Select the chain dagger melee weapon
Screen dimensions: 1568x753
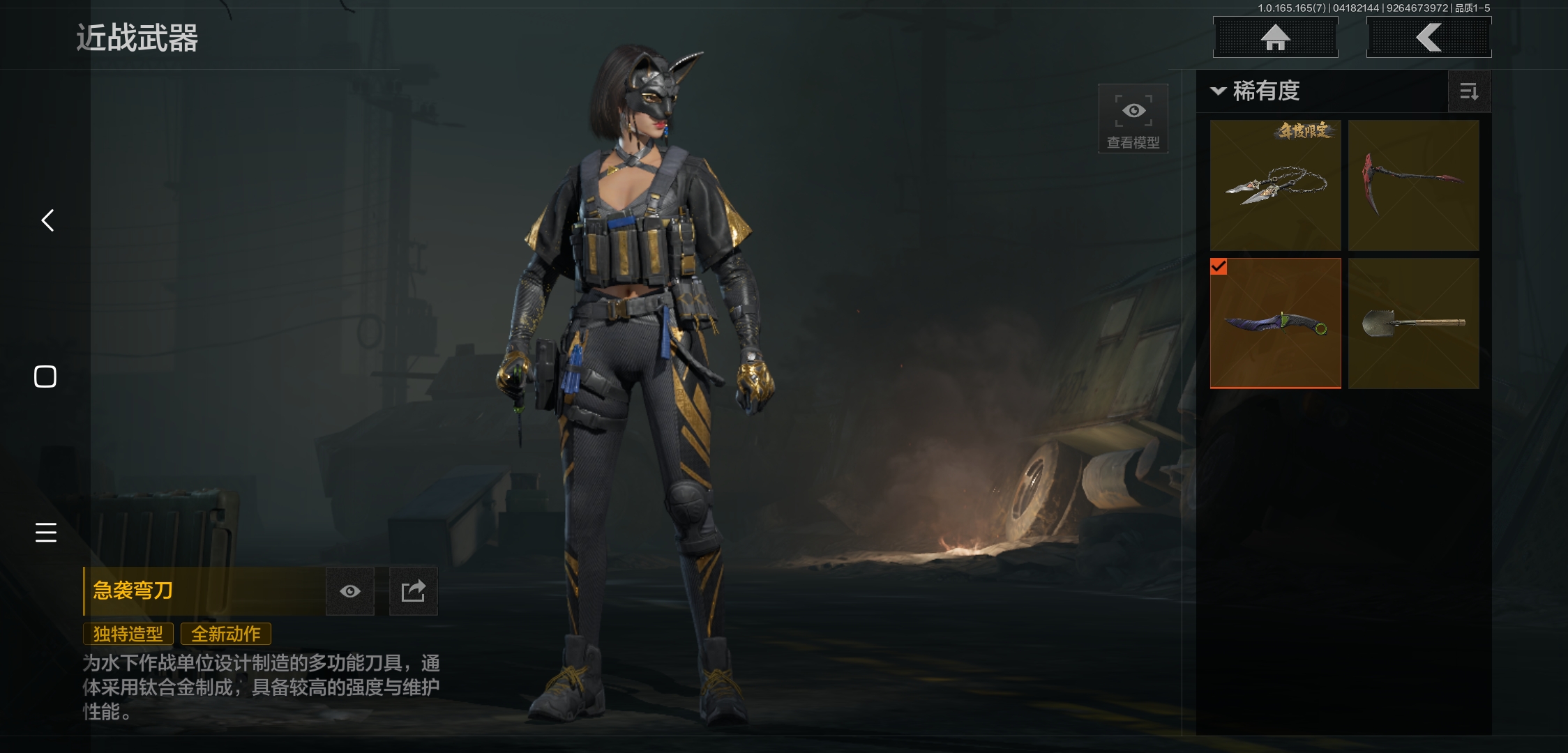point(1275,185)
